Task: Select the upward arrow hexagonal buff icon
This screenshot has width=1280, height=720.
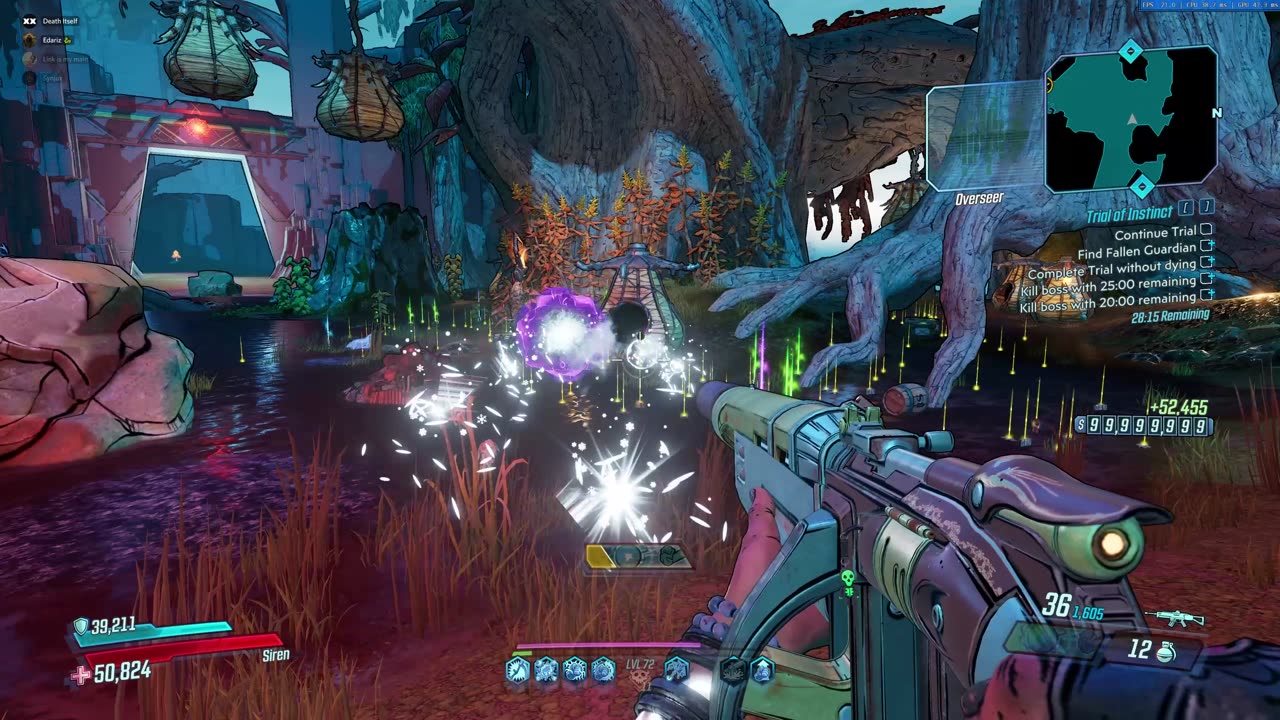Action: (x=762, y=671)
